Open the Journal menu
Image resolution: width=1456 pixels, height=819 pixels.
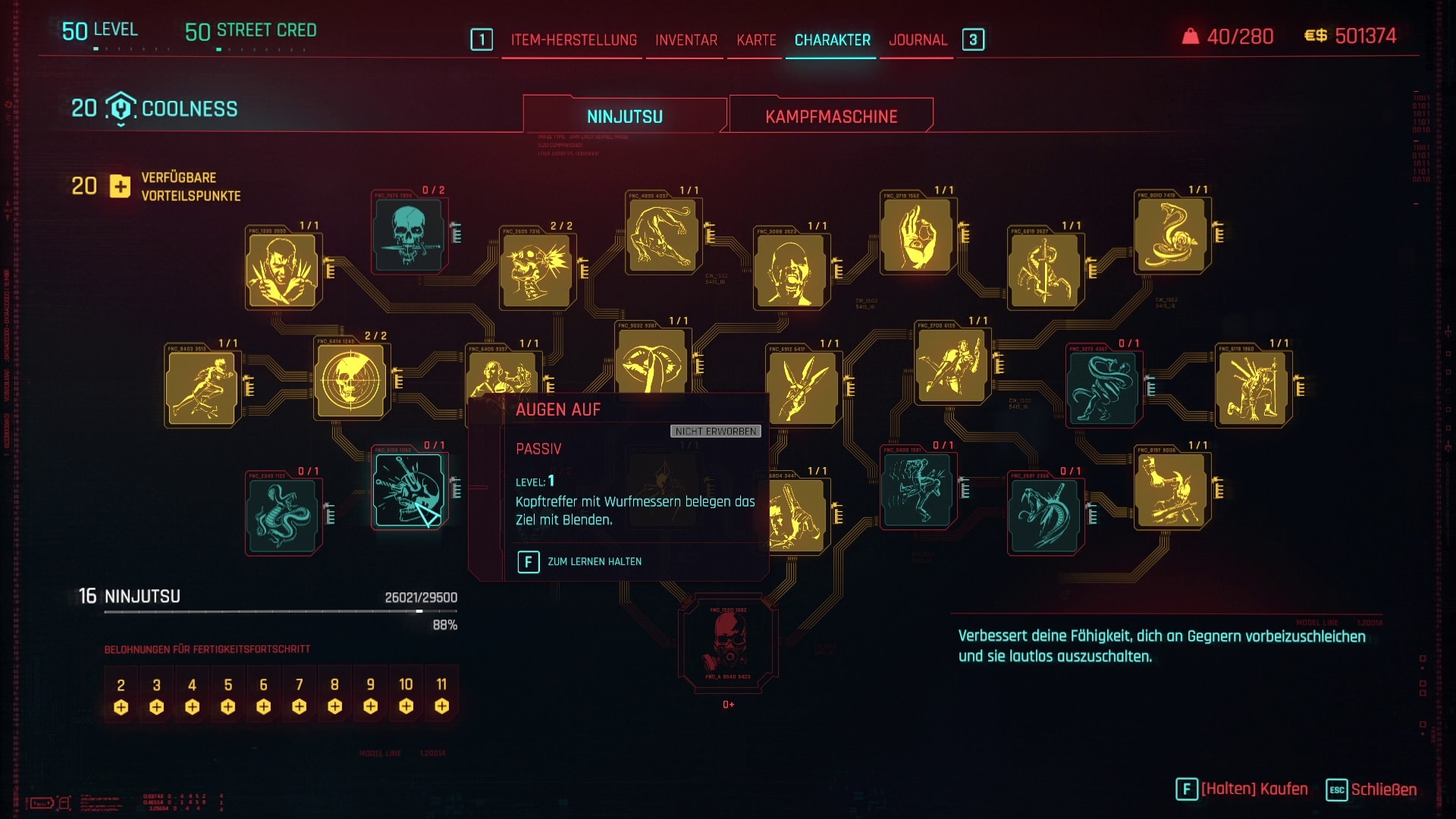coord(918,40)
